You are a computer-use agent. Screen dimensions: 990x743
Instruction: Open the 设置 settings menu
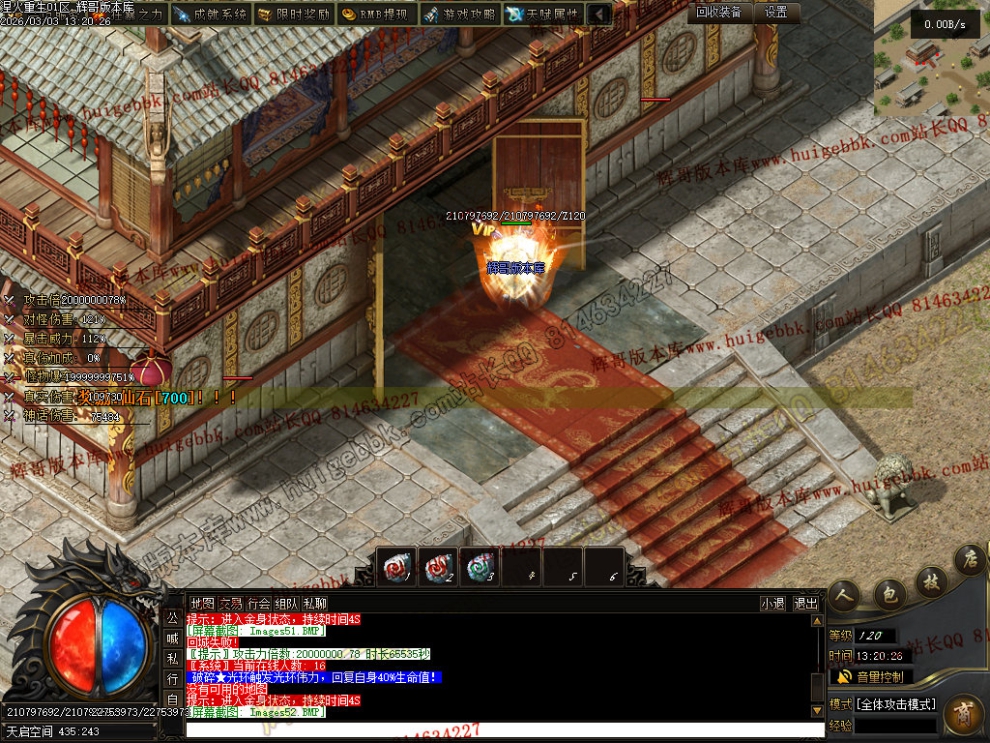(776, 12)
